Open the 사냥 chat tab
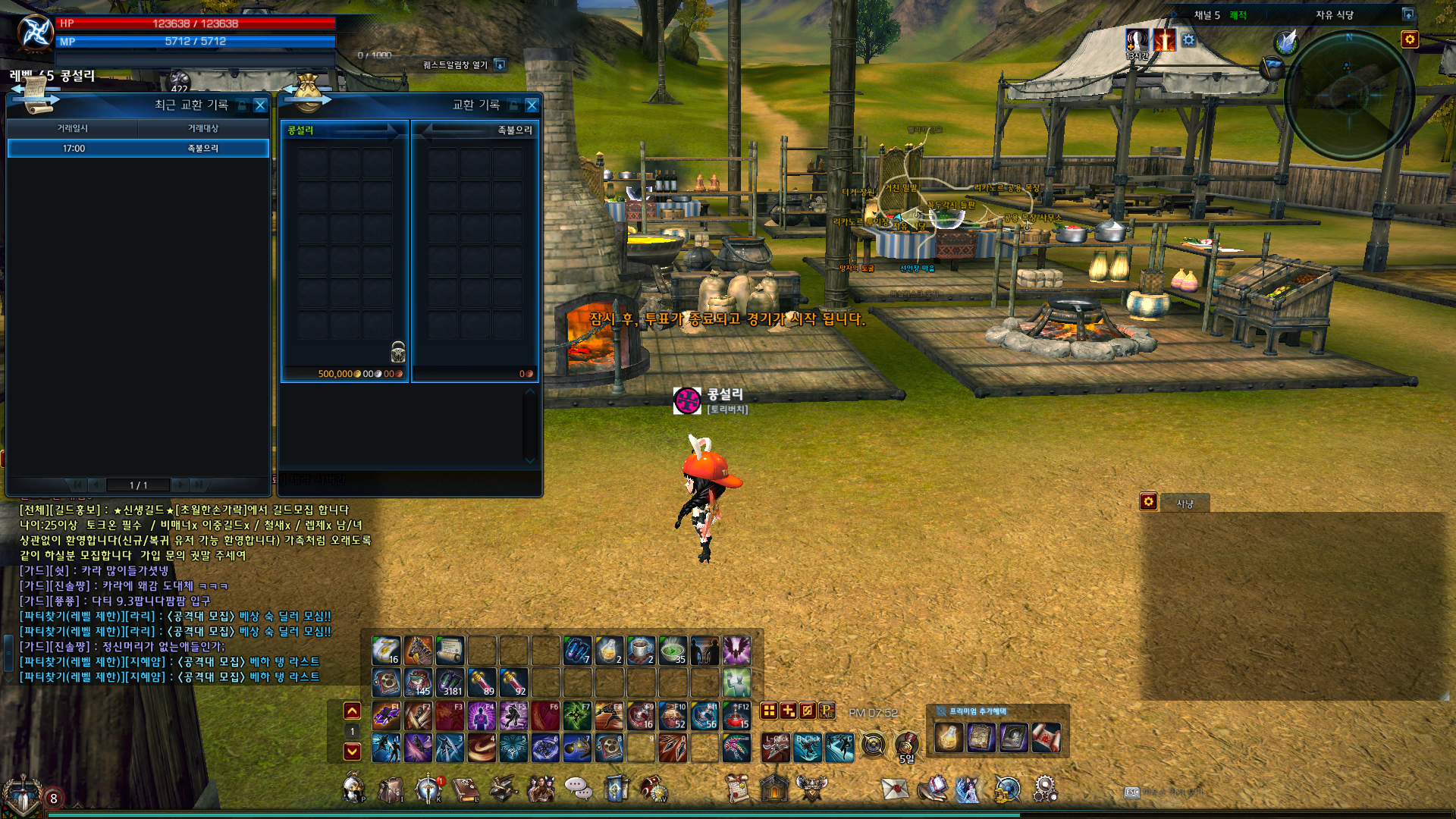Screen dimensions: 1456x819 coord(1185,503)
